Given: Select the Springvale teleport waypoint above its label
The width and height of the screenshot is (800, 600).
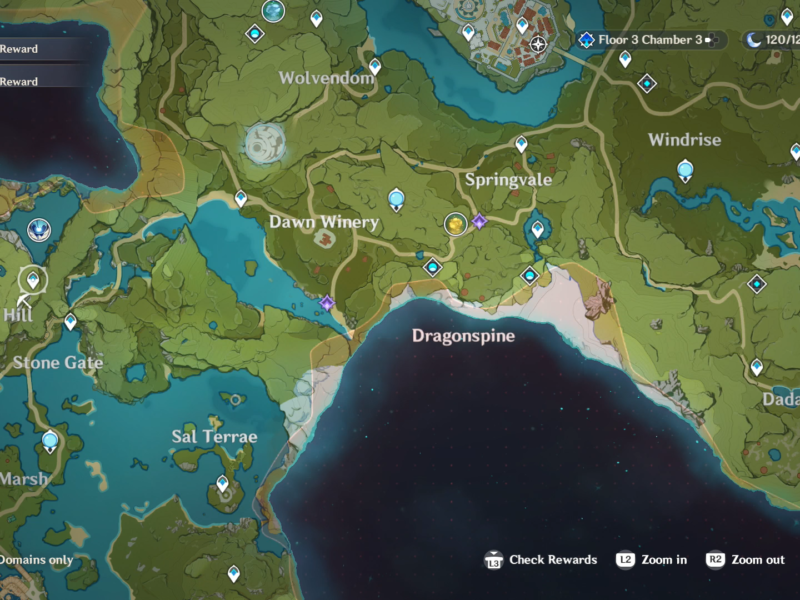Looking at the screenshot, I should point(521,145).
